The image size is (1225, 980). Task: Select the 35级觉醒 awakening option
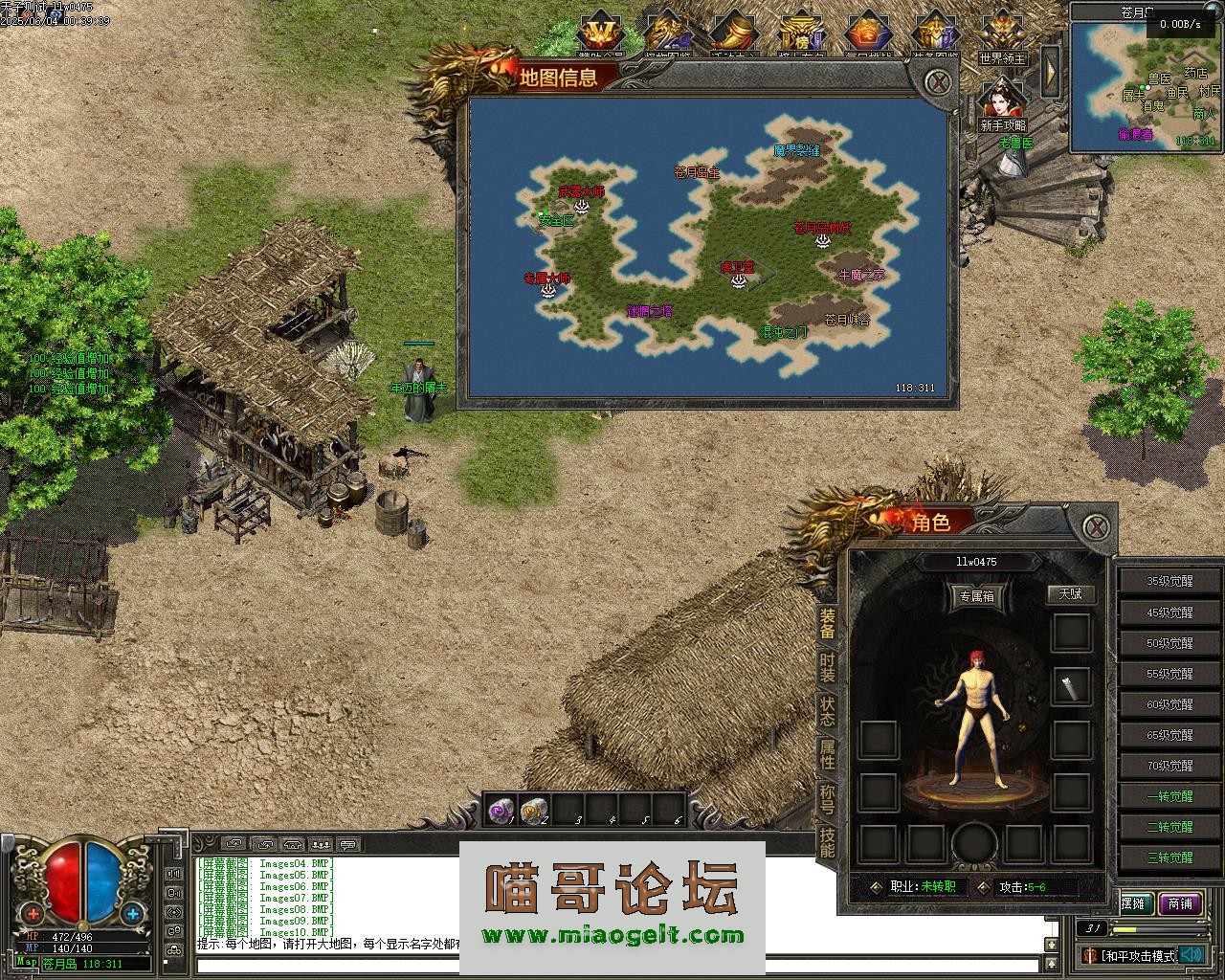1169,581
